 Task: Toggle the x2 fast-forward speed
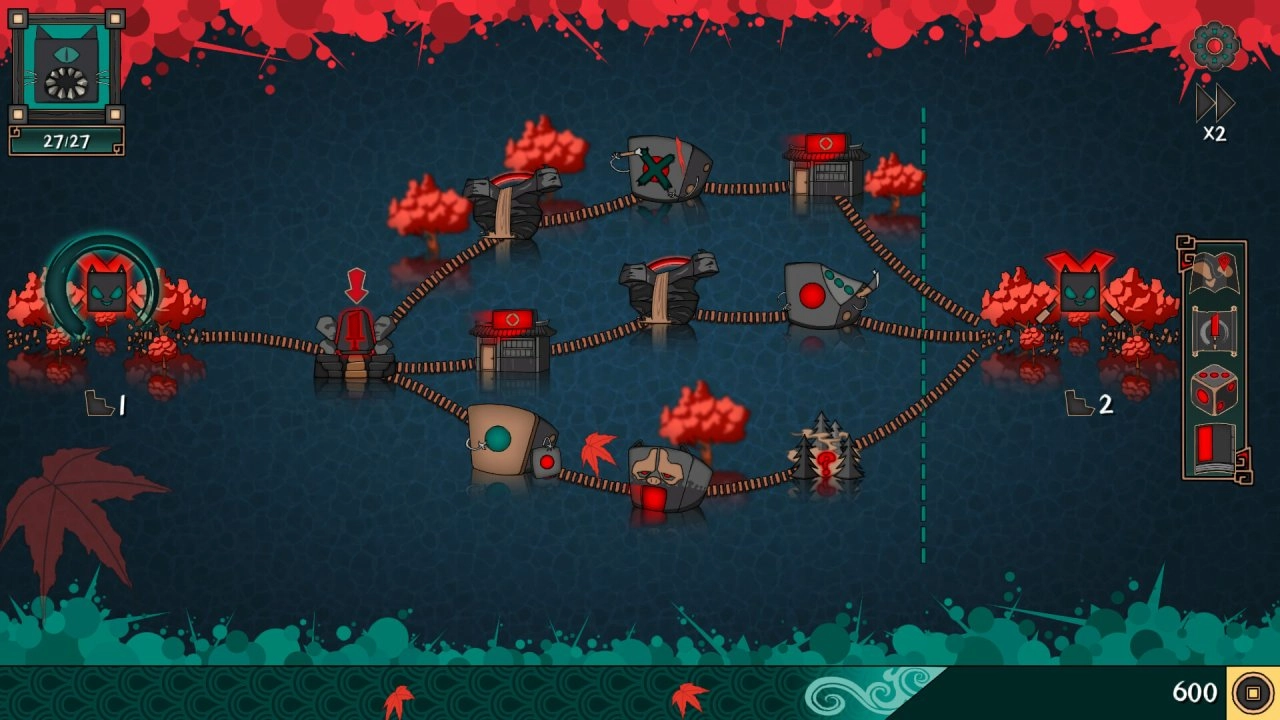coord(1214,111)
